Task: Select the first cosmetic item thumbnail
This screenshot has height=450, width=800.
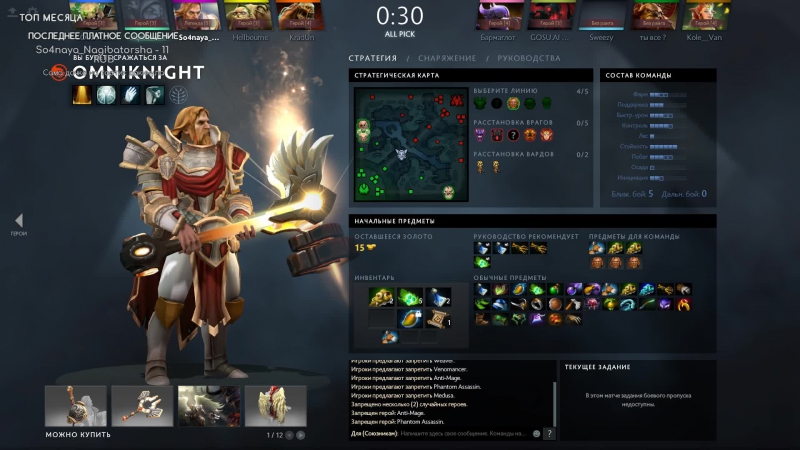Action: (75, 406)
